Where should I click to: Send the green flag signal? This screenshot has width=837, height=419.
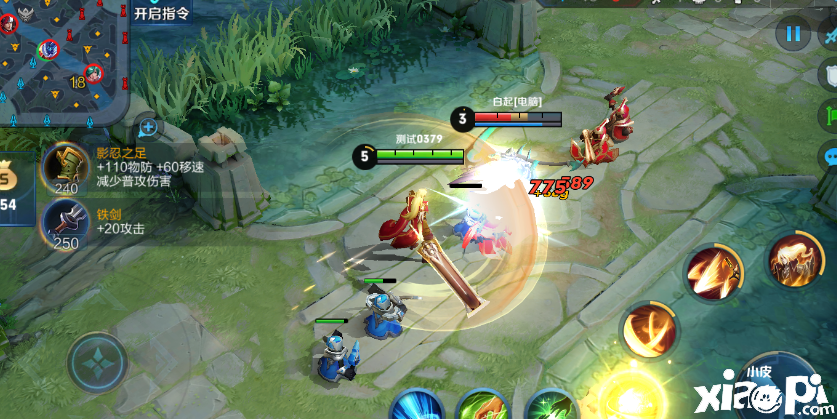pyautogui.click(x=828, y=114)
